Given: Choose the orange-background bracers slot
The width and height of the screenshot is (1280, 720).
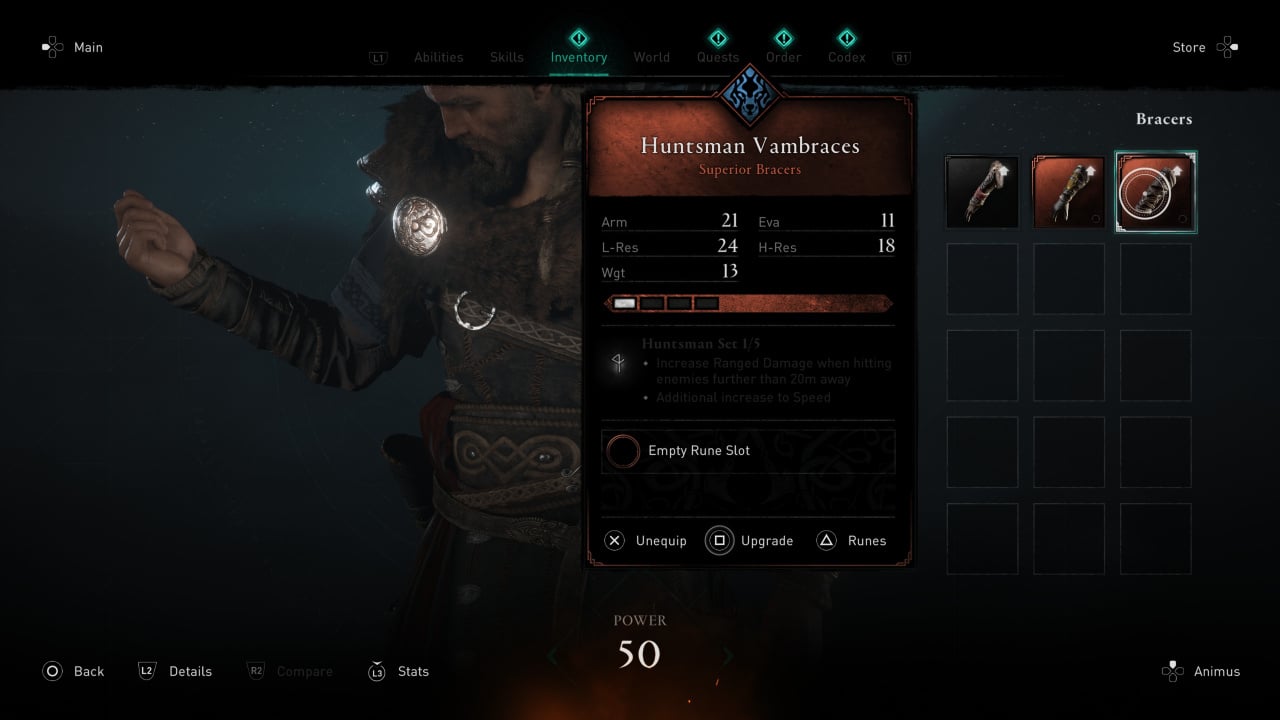Looking at the screenshot, I should (1068, 192).
